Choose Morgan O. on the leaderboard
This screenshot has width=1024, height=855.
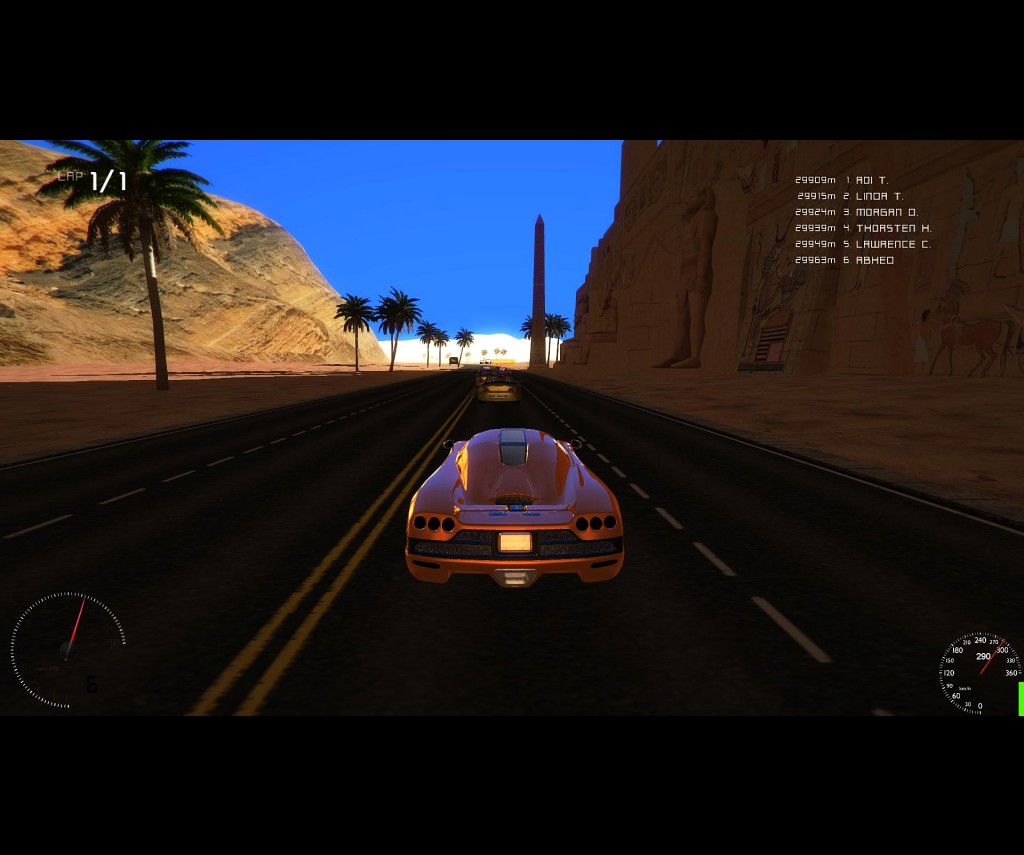coord(886,212)
